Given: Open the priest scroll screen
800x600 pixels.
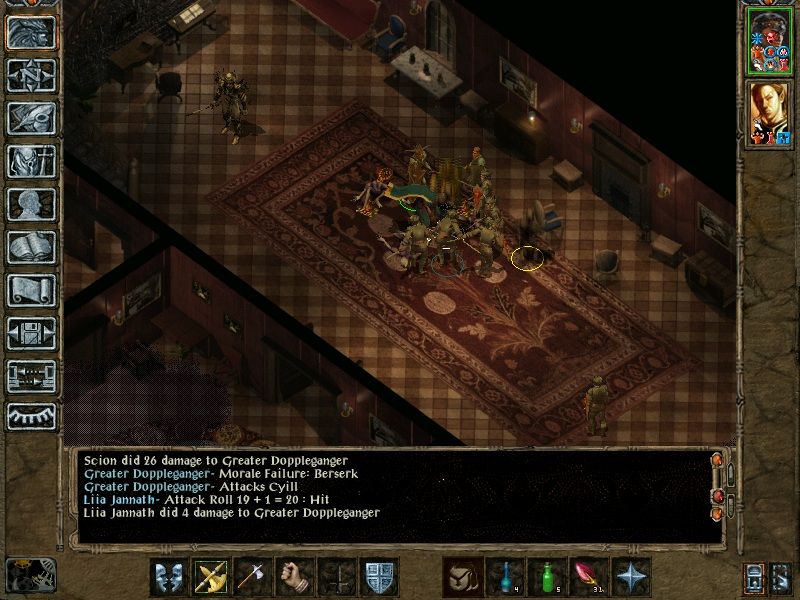Looking at the screenshot, I should pos(31,290).
